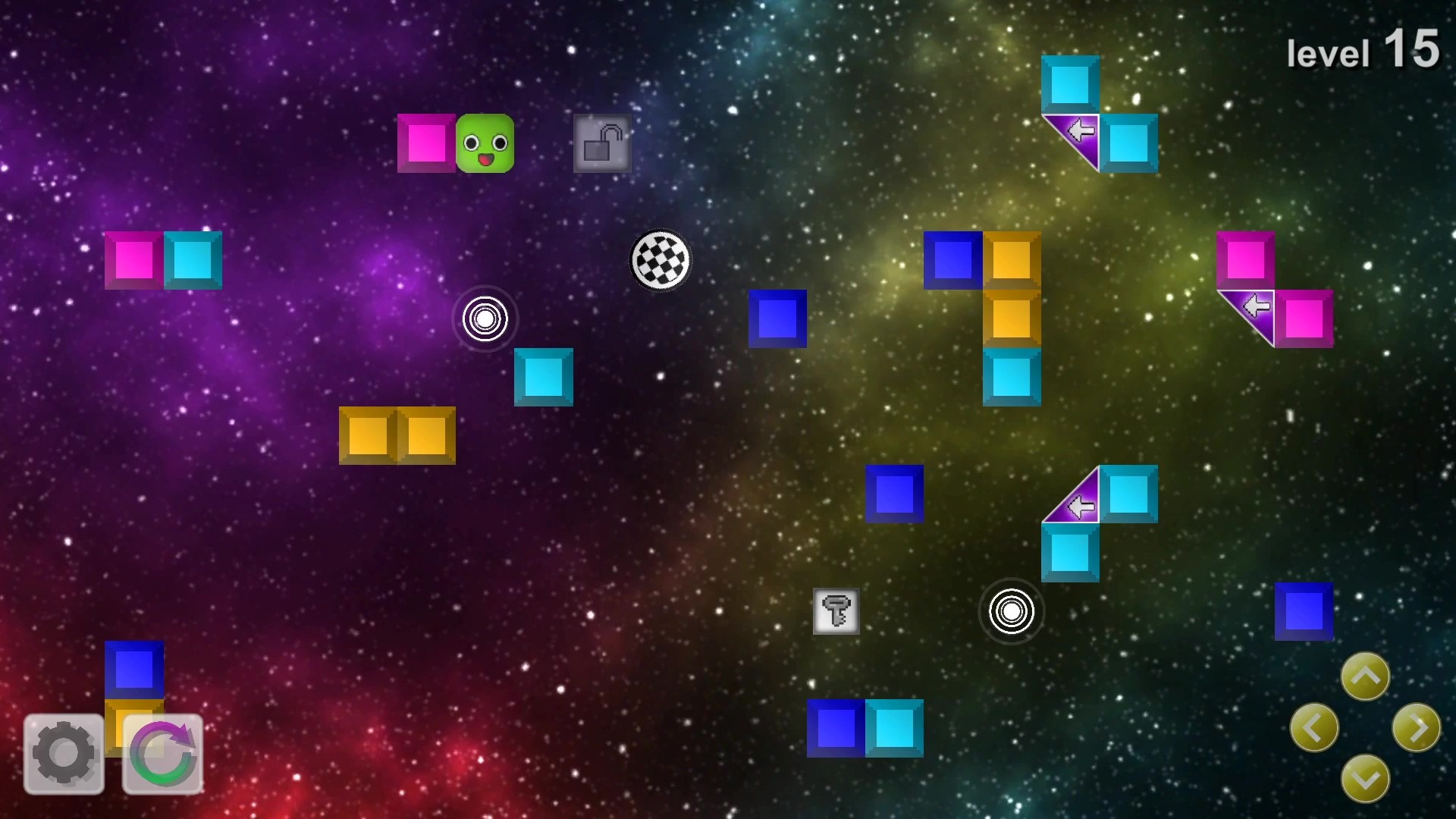Image resolution: width=1456 pixels, height=819 pixels.
Task: Click the unlocked padlock icon
Action: tap(601, 144)
